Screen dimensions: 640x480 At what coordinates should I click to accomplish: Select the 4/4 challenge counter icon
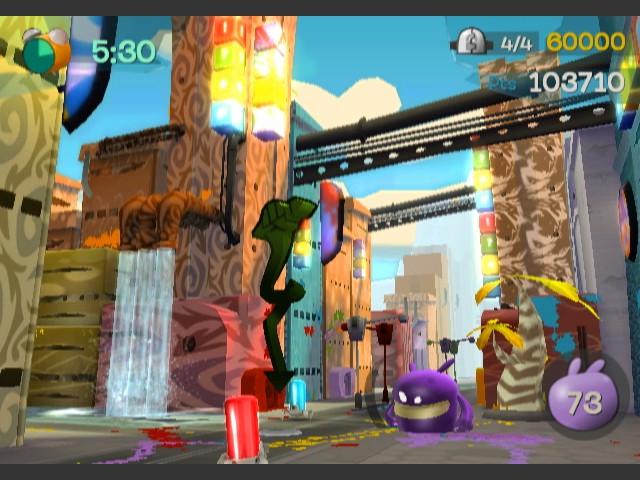(x=470, y=42)
